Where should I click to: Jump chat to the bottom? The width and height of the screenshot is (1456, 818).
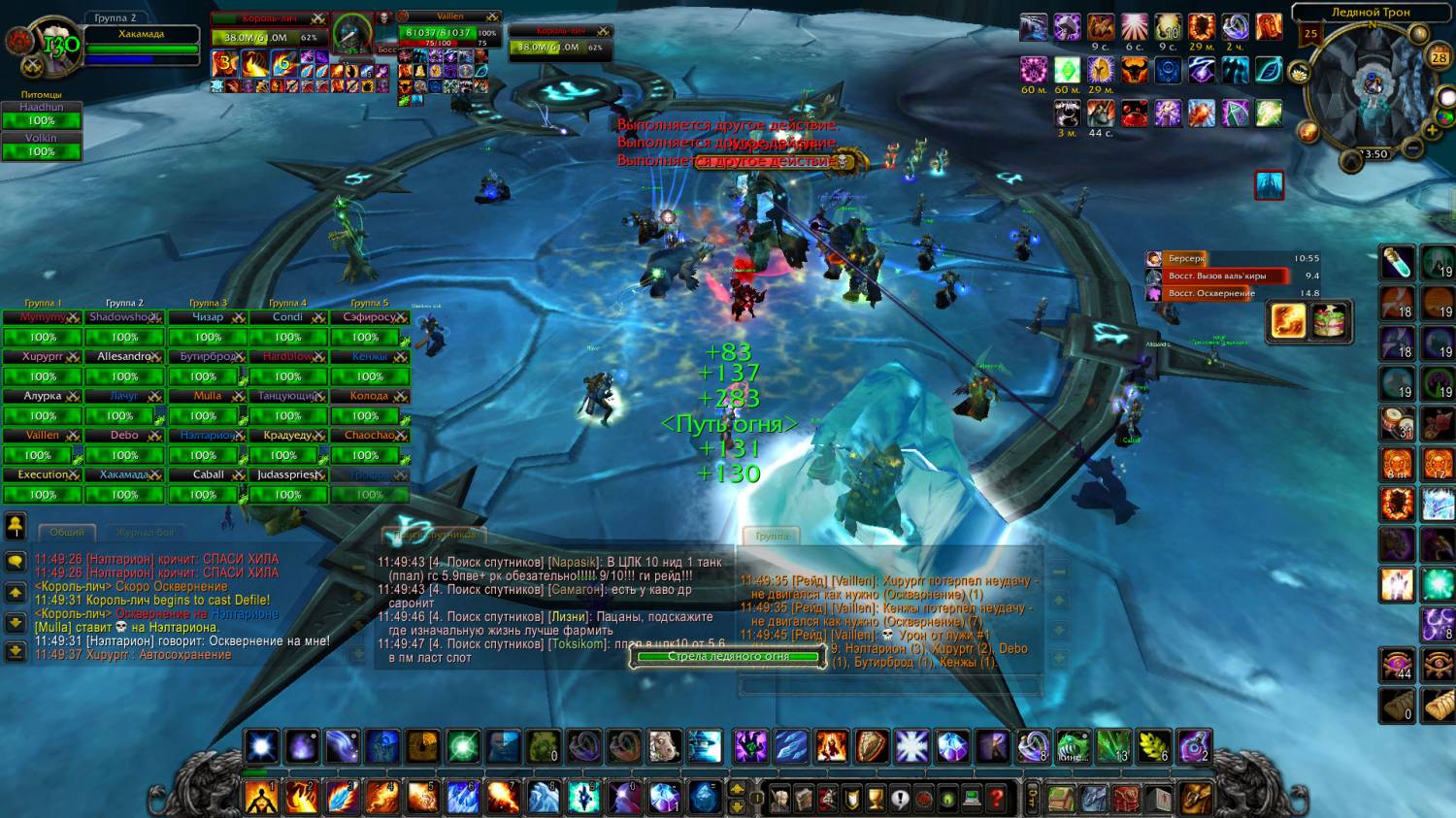tap(16, 652)
